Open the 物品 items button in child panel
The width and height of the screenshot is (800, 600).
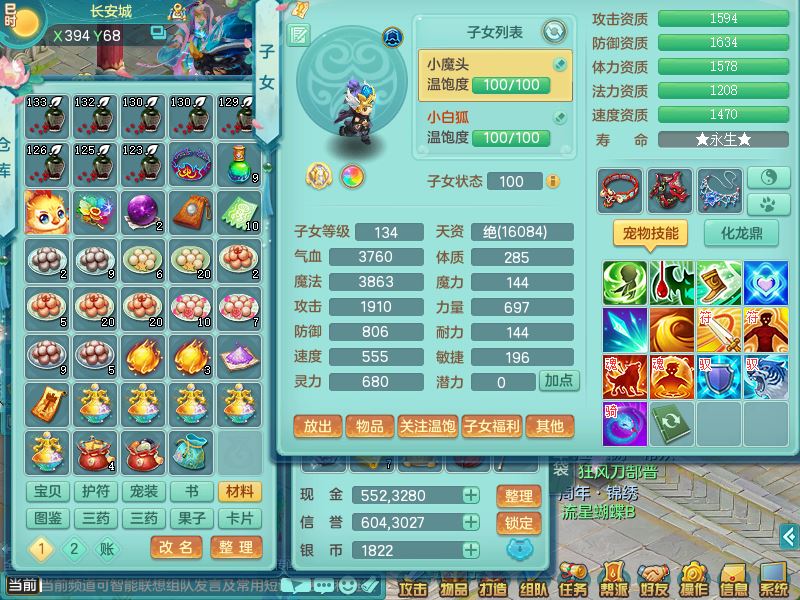(369, 427)
